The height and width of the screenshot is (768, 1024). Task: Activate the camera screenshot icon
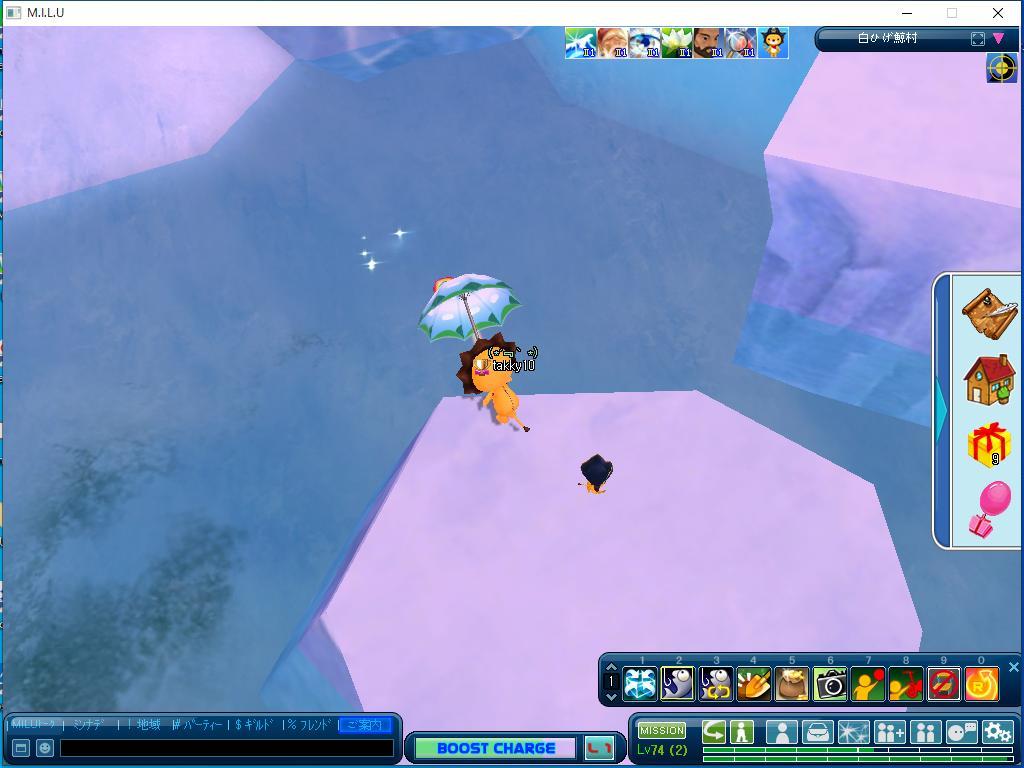coord(830,684)
